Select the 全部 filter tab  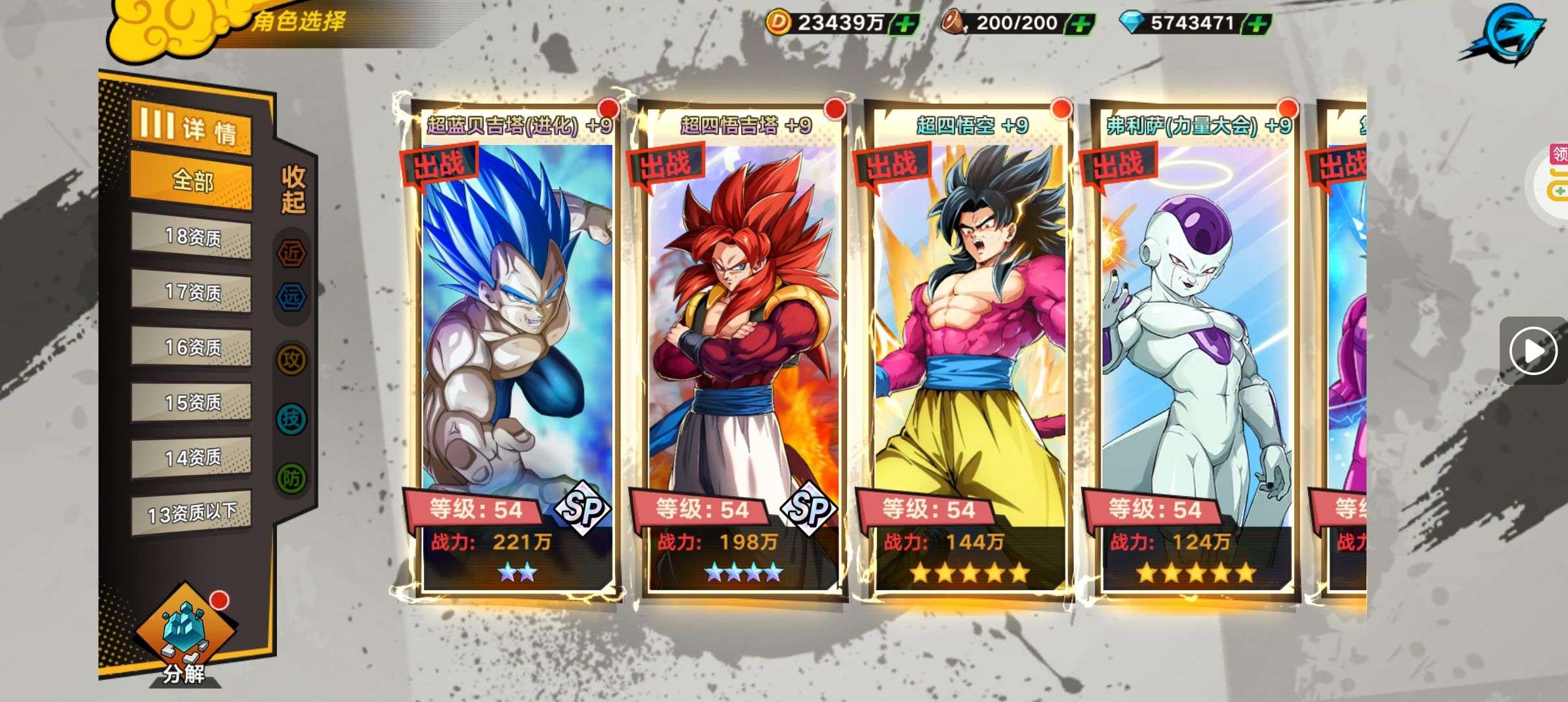coord(191,180)
